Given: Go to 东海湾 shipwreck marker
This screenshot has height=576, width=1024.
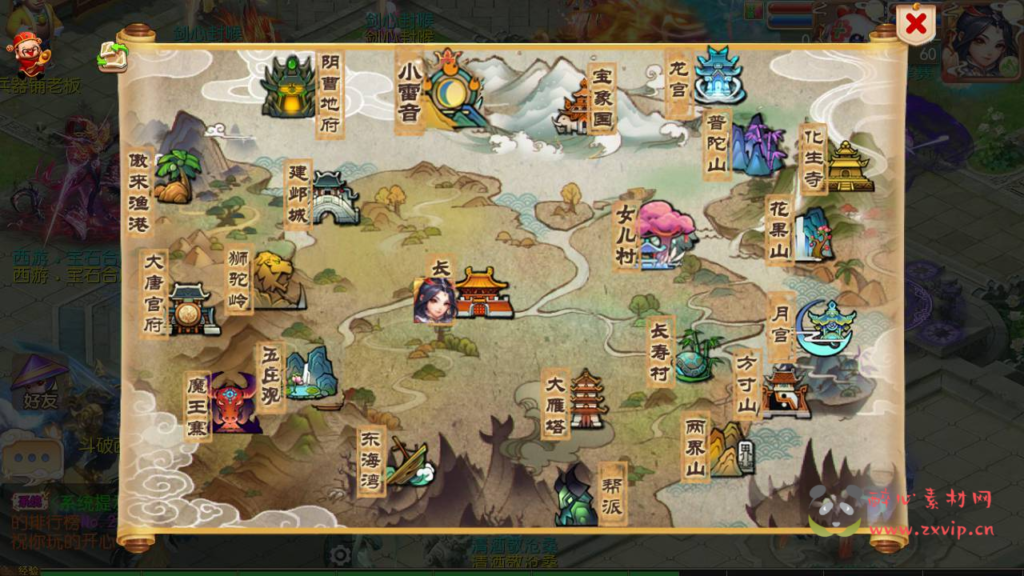Looking at the screenshot, I should point(408,462).
